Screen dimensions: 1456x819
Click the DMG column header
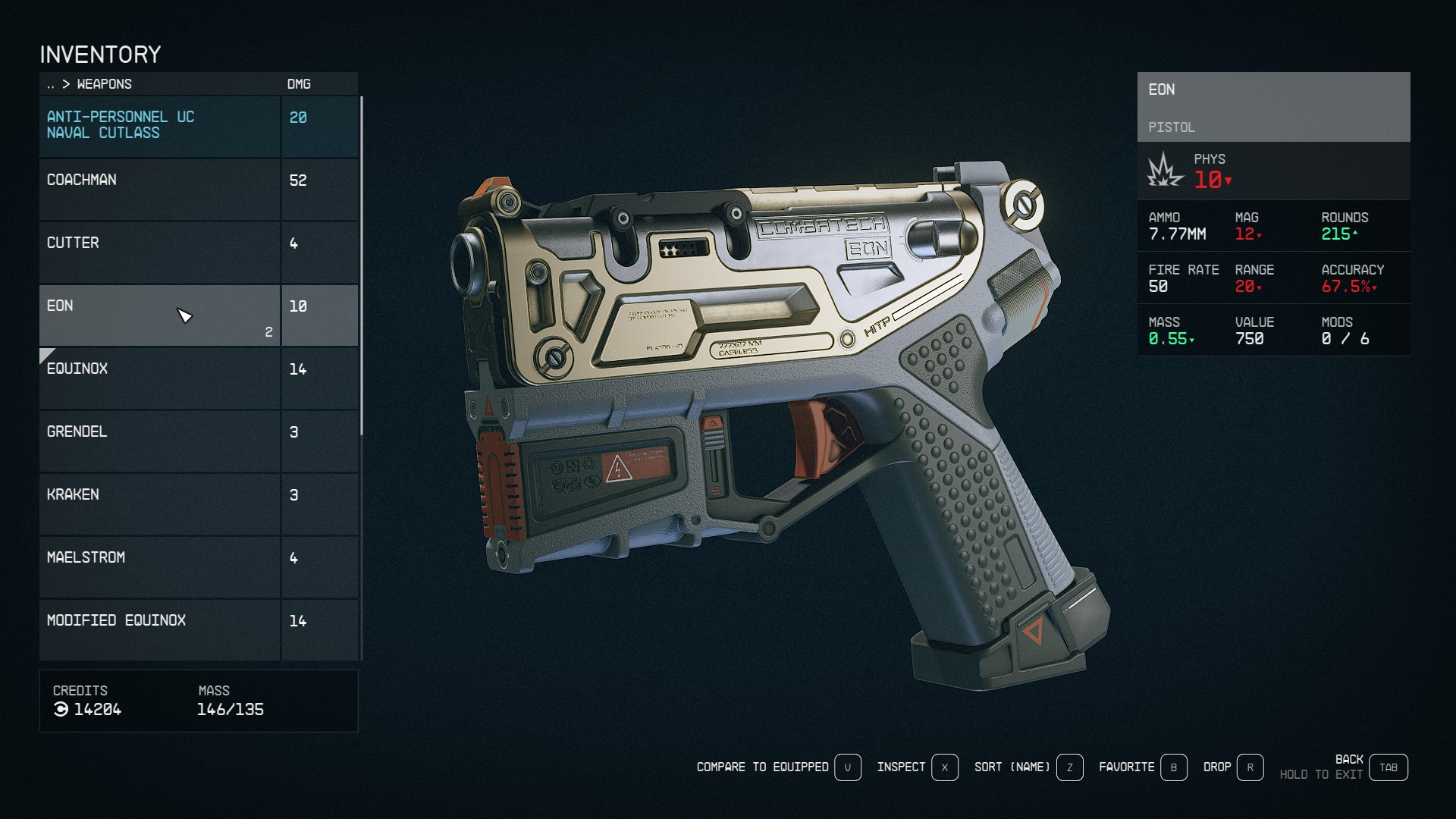pyautogui.click(x=299, y=84)
